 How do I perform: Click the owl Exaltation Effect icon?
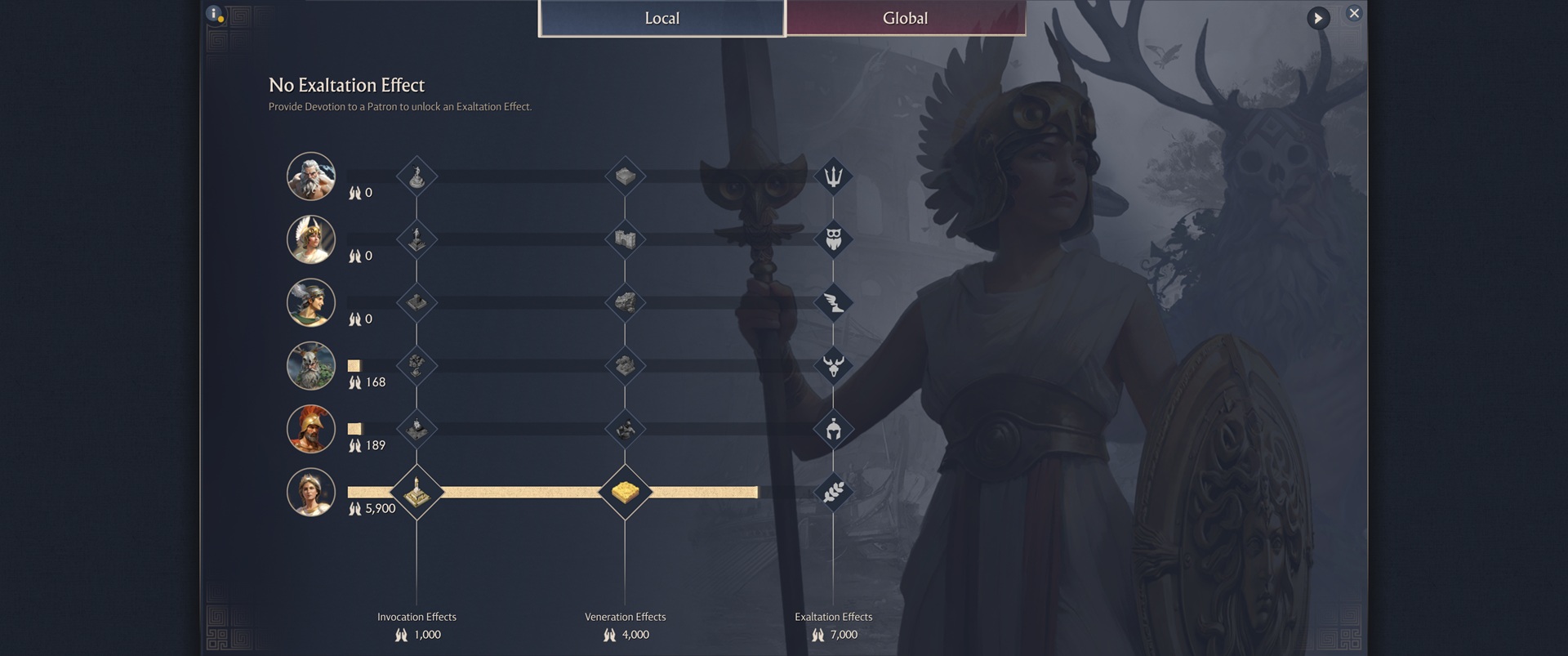[834, 239]
